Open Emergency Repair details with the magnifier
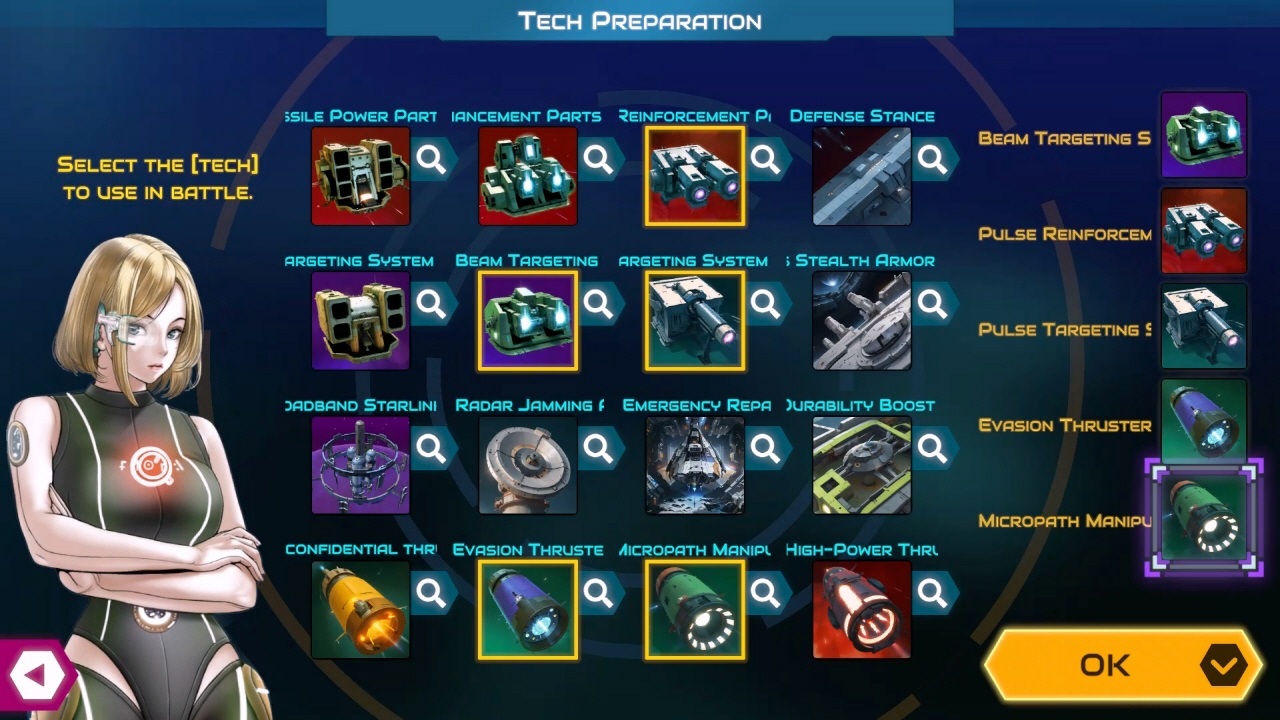Image resolution: width=1280 pixels, height=720 pixels. 767,449
